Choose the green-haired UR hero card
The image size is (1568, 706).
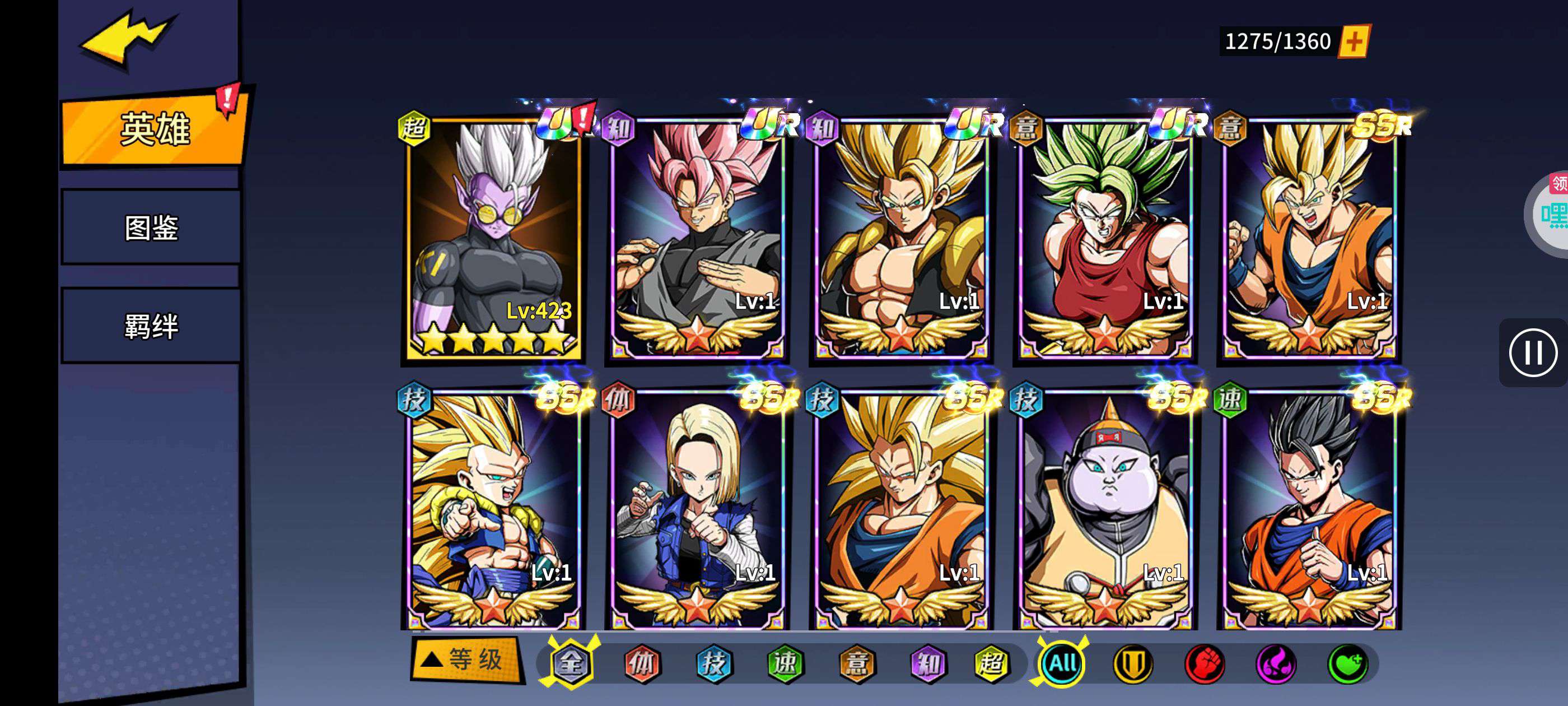pyautogui.click(x=1105, y=238)
